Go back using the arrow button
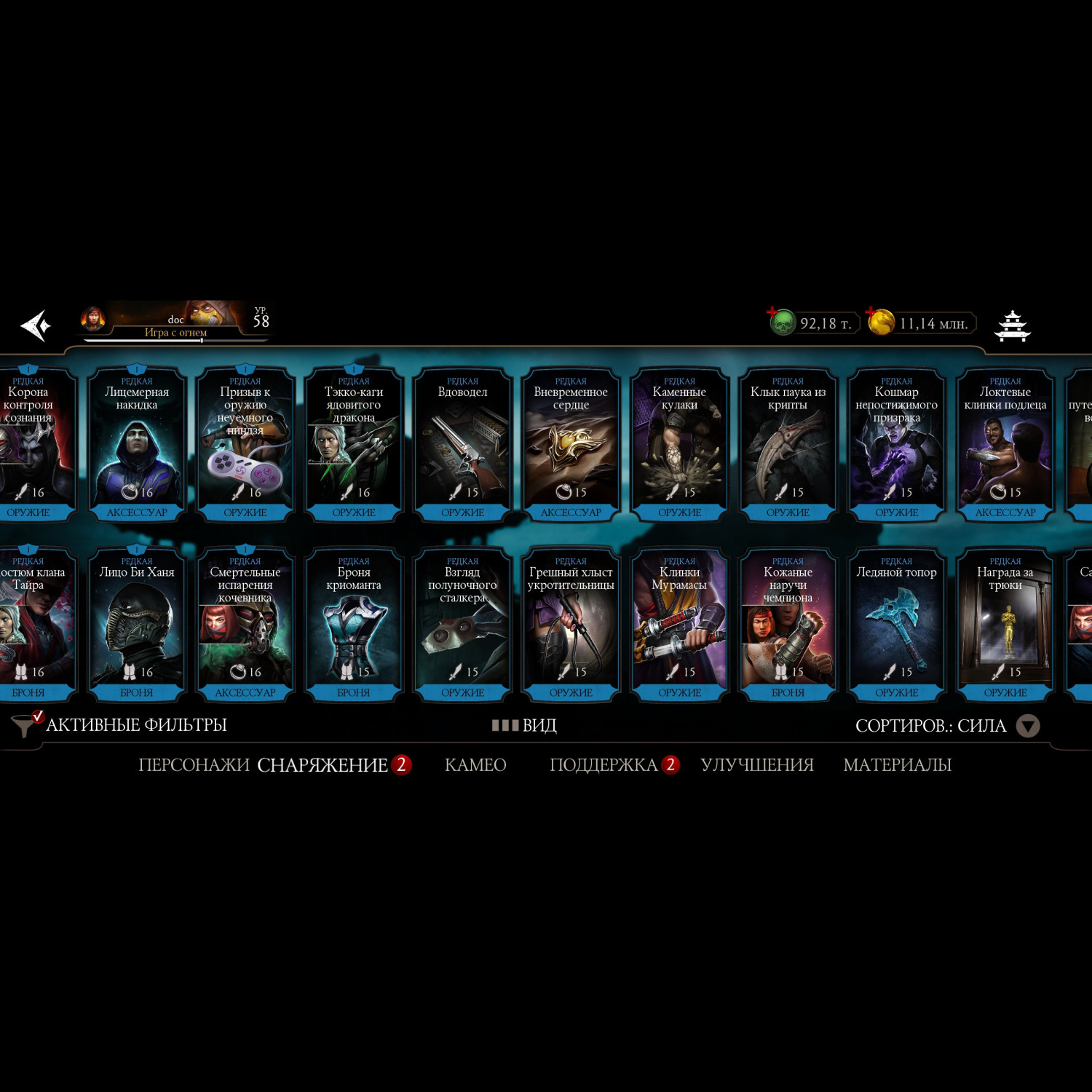Screen dimensions: 1092x1092 point(36,325)
